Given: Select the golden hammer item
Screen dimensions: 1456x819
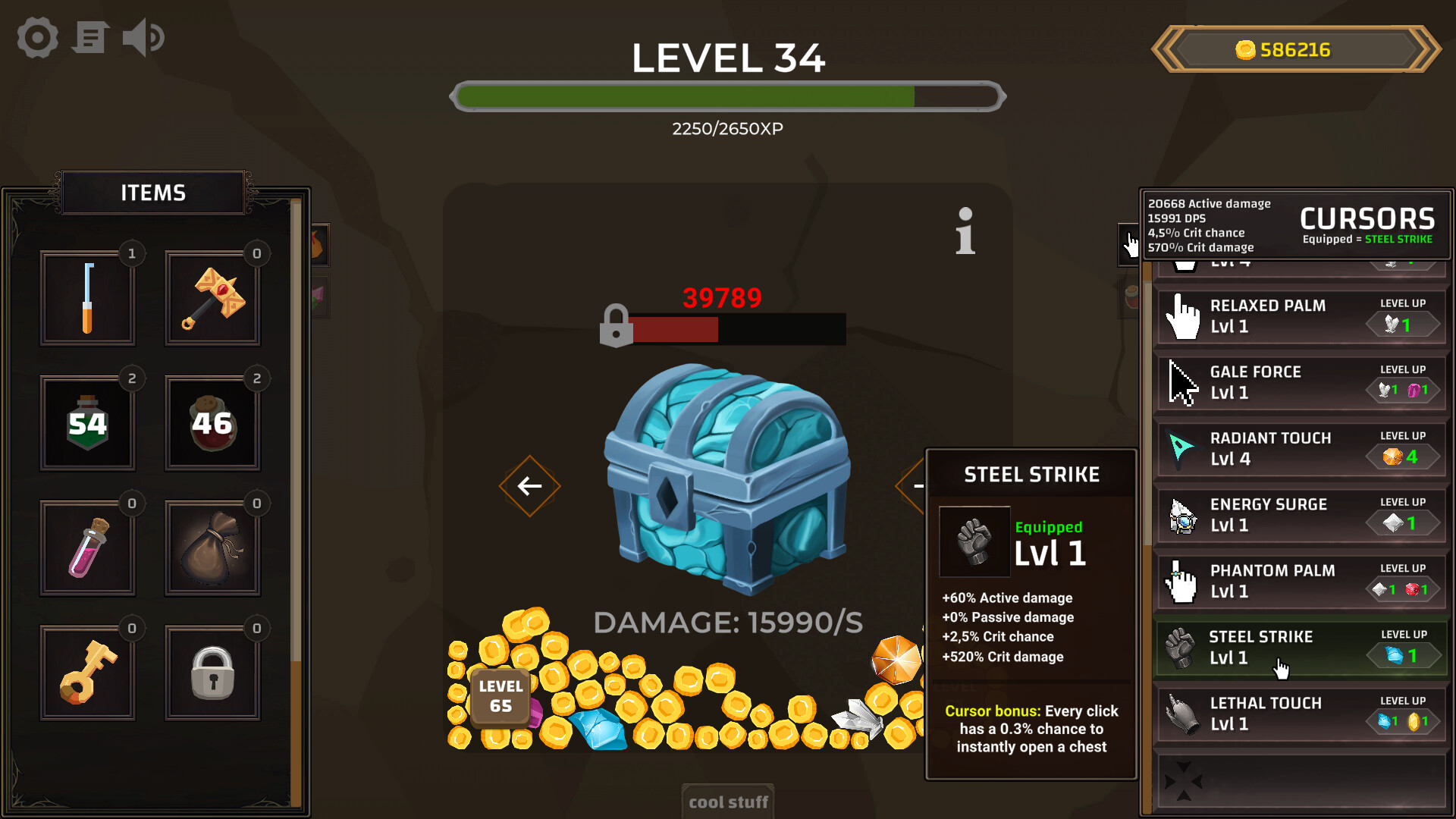Looking at the screenshot, I should 212,298.
